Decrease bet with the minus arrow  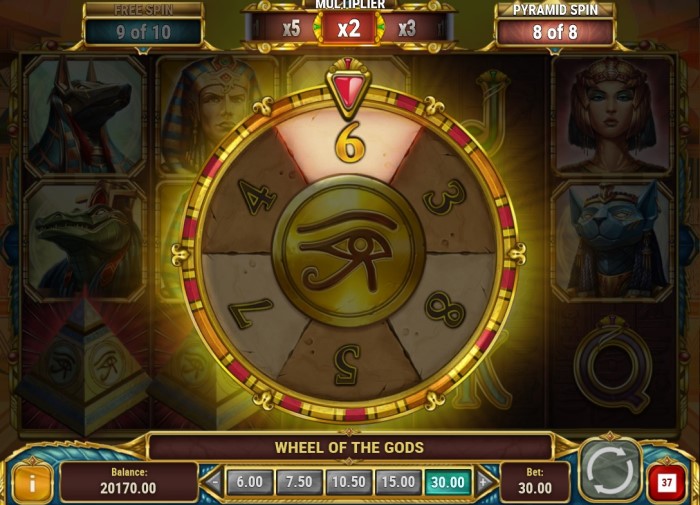coord(214,482)
